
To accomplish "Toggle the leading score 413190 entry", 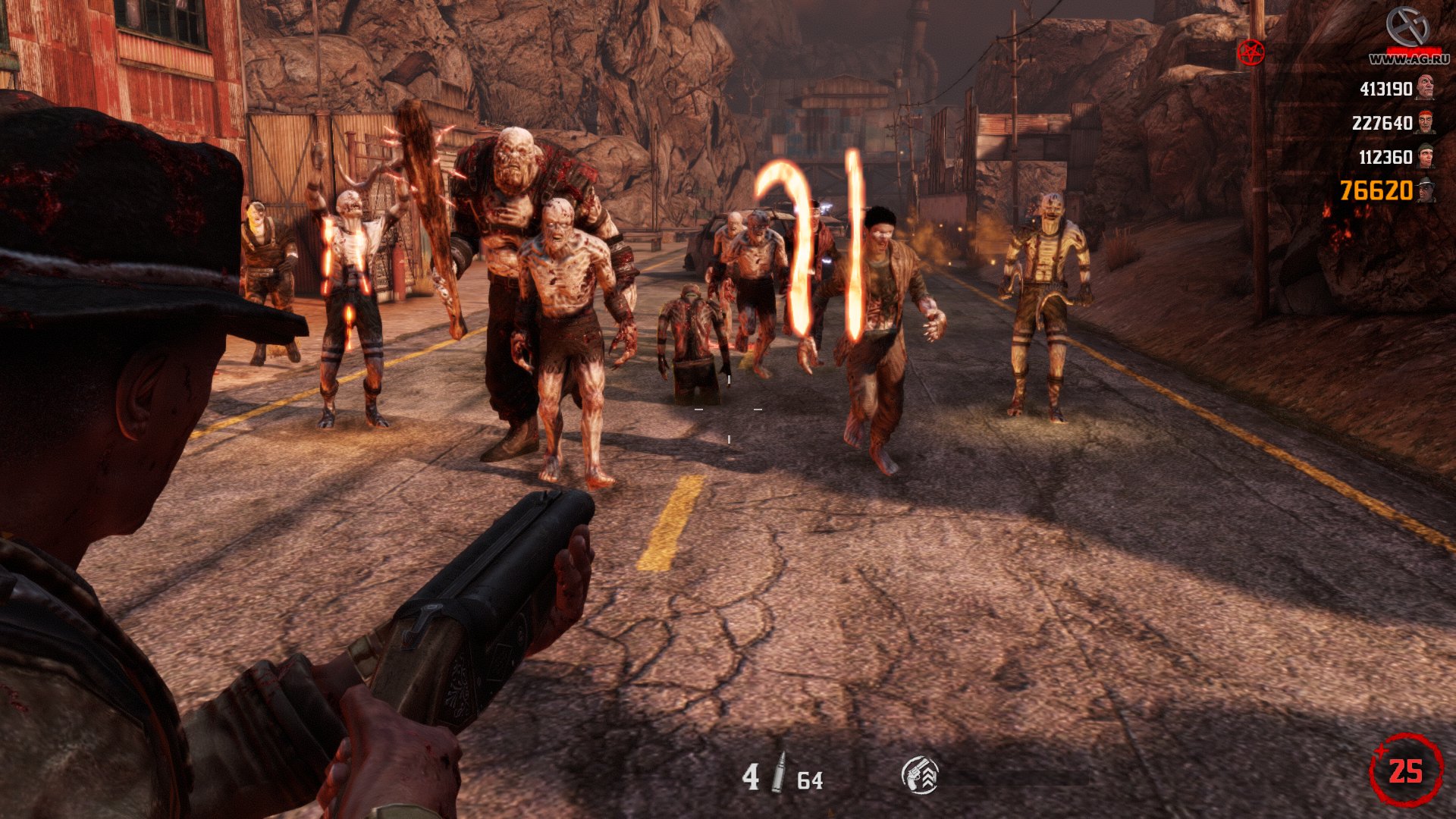I will click(1385, 89).
